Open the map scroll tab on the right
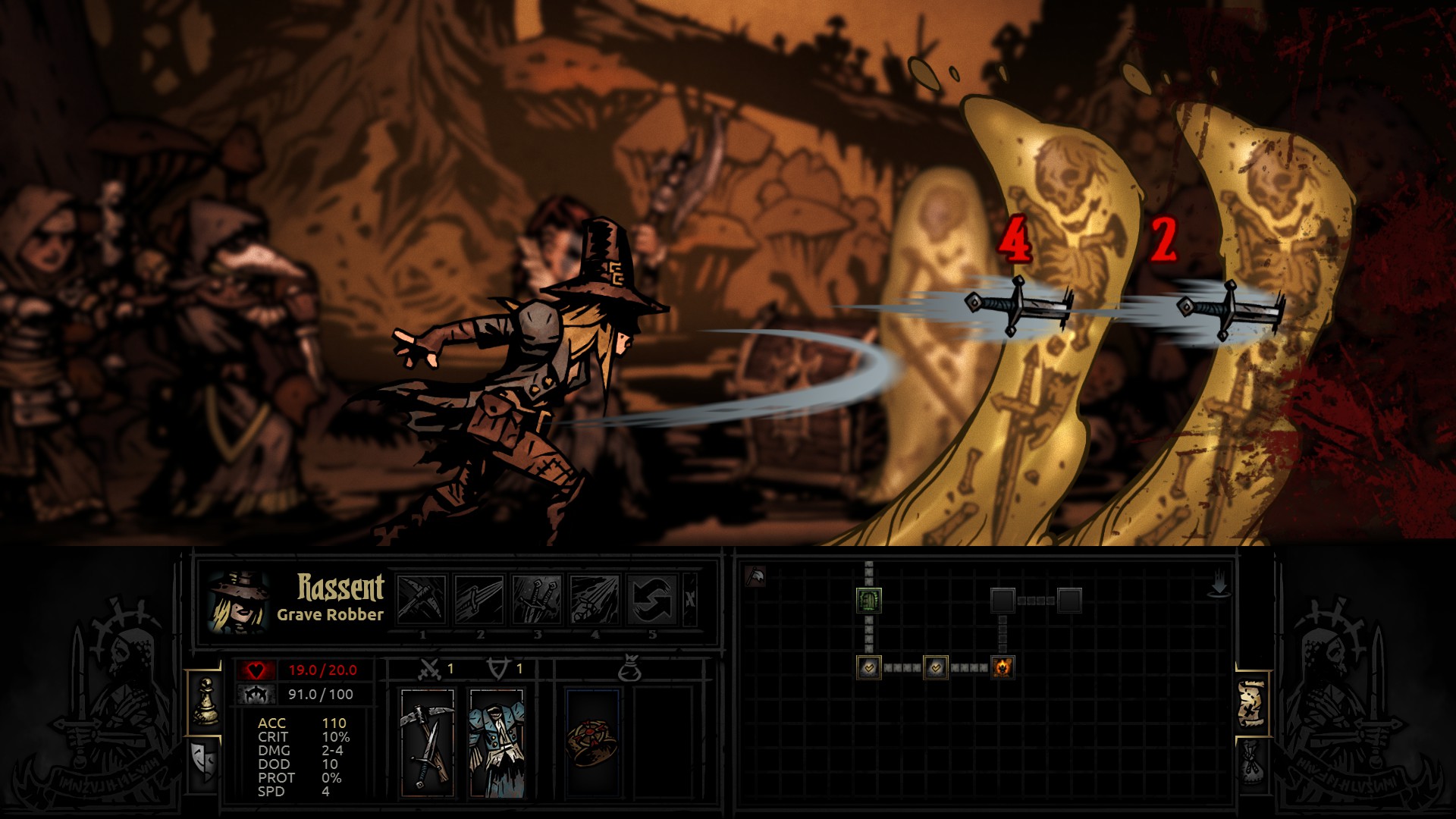The width and height of the screenshot is (1456, 819). pos(1250,701)
